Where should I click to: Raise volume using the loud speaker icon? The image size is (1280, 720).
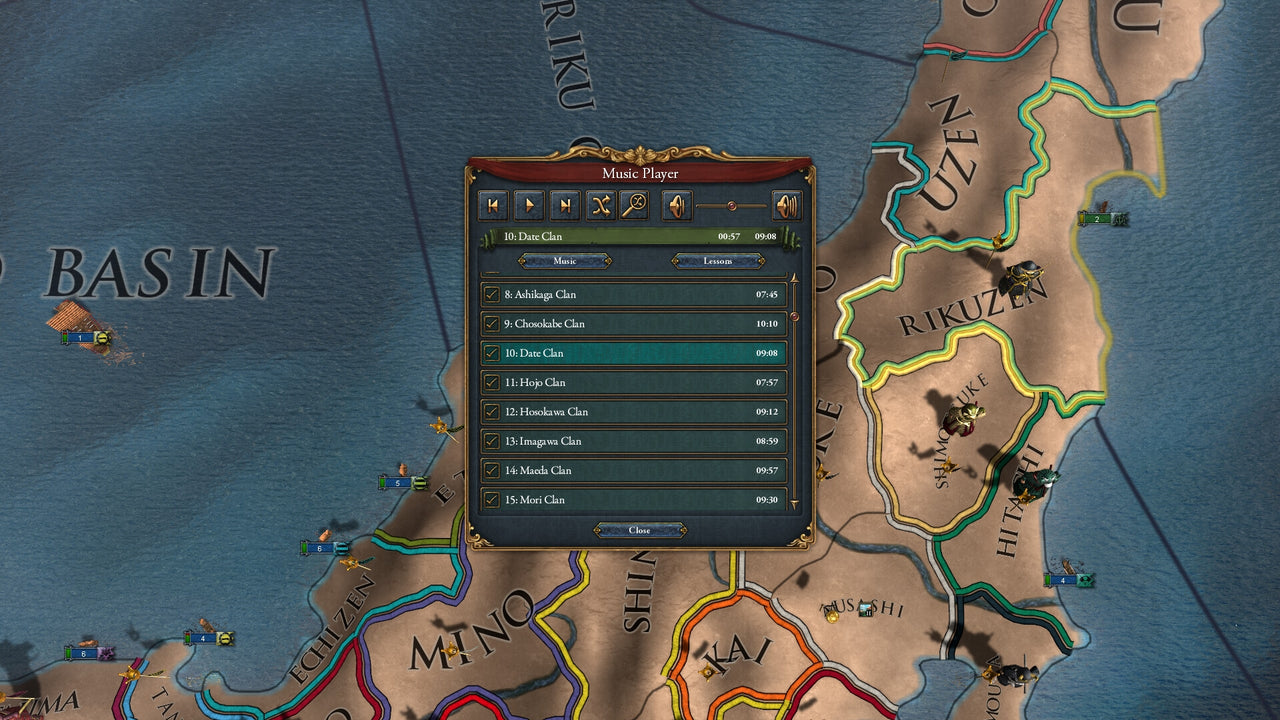[787, 206]
